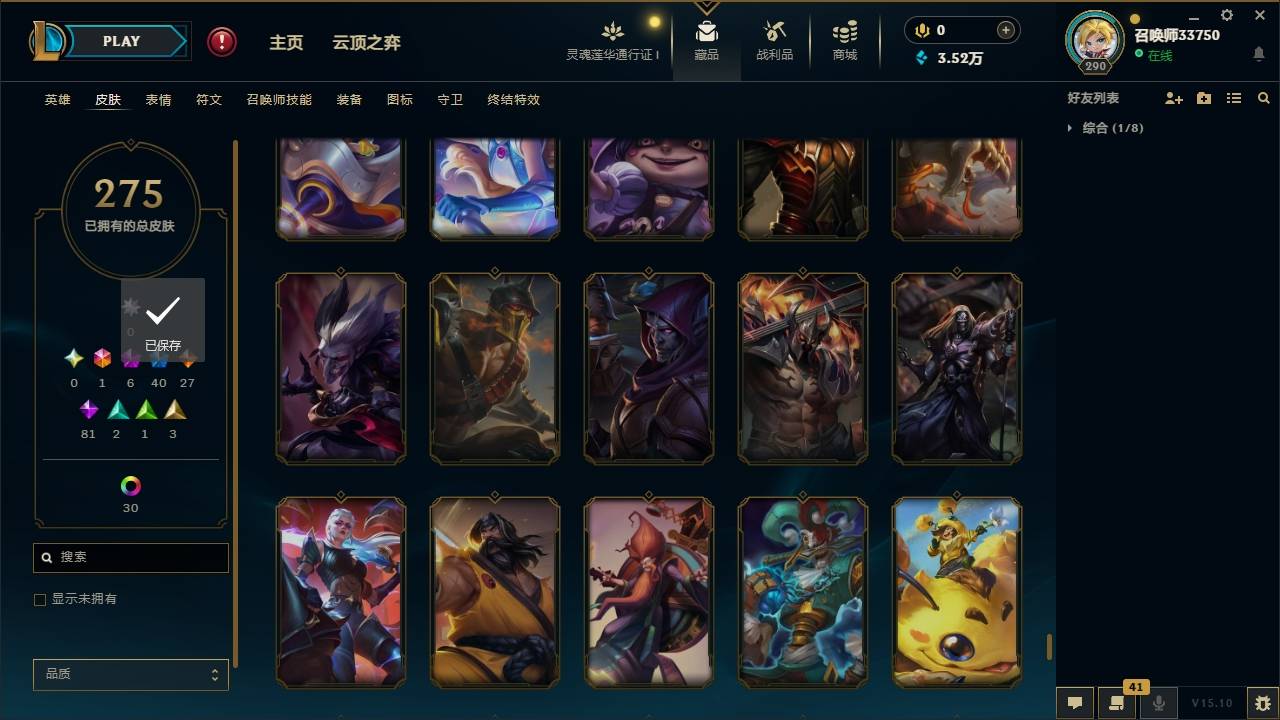
Task: Click the add friend icon in friends panel
Action: [x=1172, y=97]
